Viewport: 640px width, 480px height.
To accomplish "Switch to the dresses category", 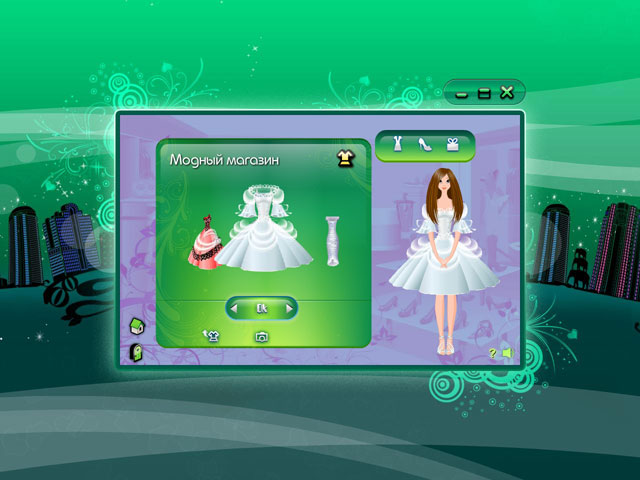I will pos(398,143).
